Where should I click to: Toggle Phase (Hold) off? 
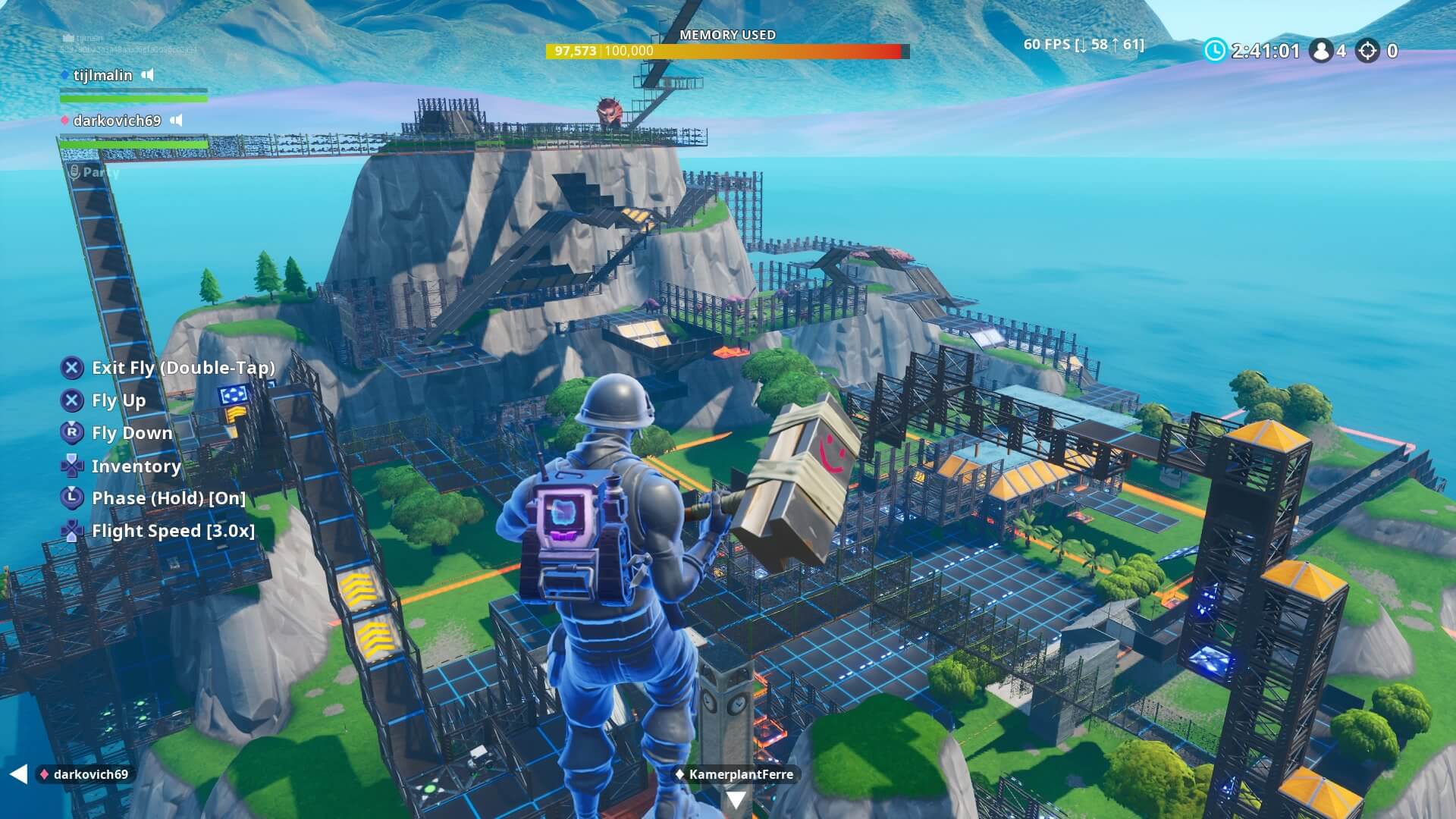click(x=167, y=498)
